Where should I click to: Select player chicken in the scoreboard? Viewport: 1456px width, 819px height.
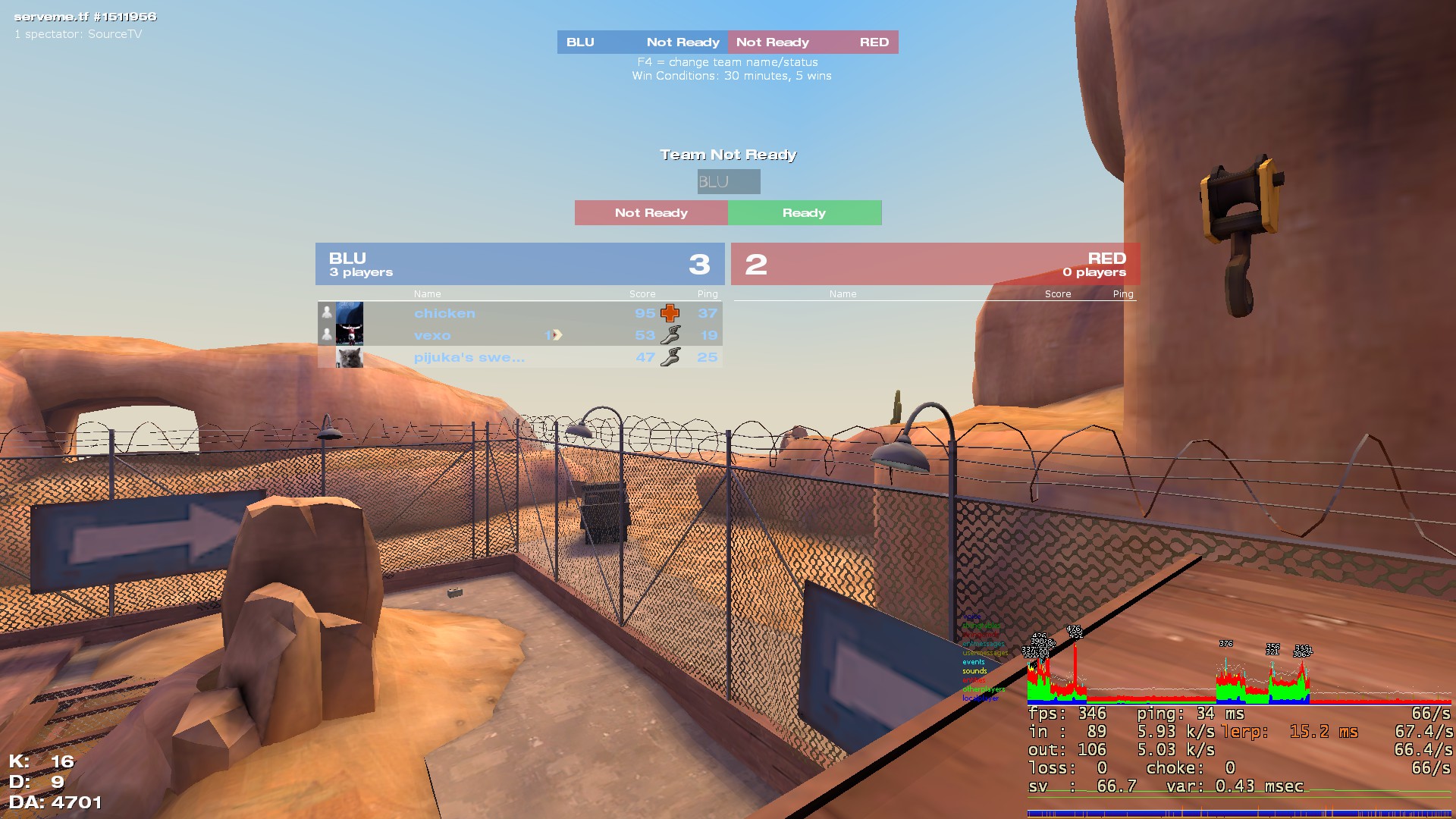(444, 313)
